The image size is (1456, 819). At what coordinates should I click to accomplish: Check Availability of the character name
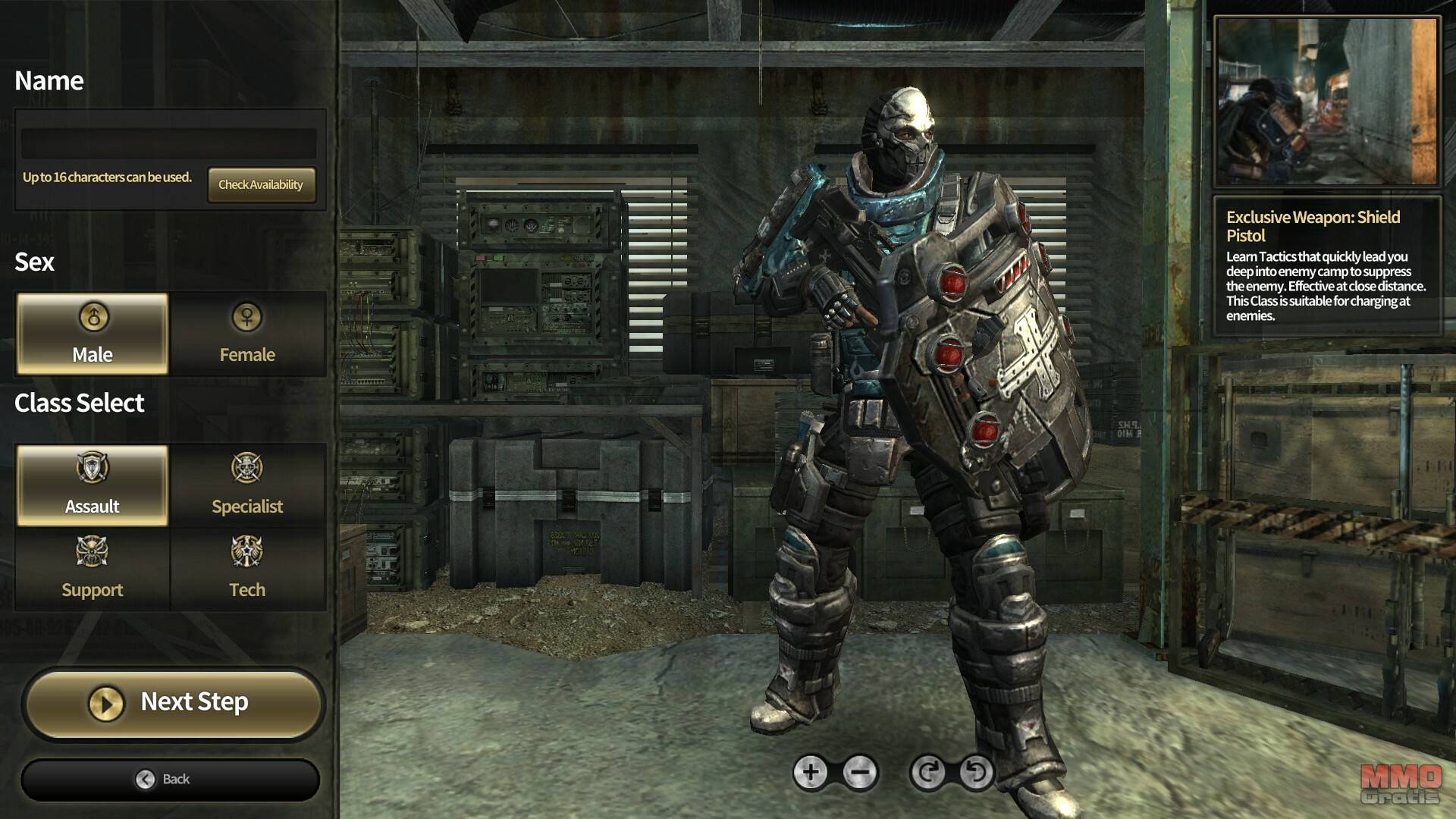tap(261, 184)
